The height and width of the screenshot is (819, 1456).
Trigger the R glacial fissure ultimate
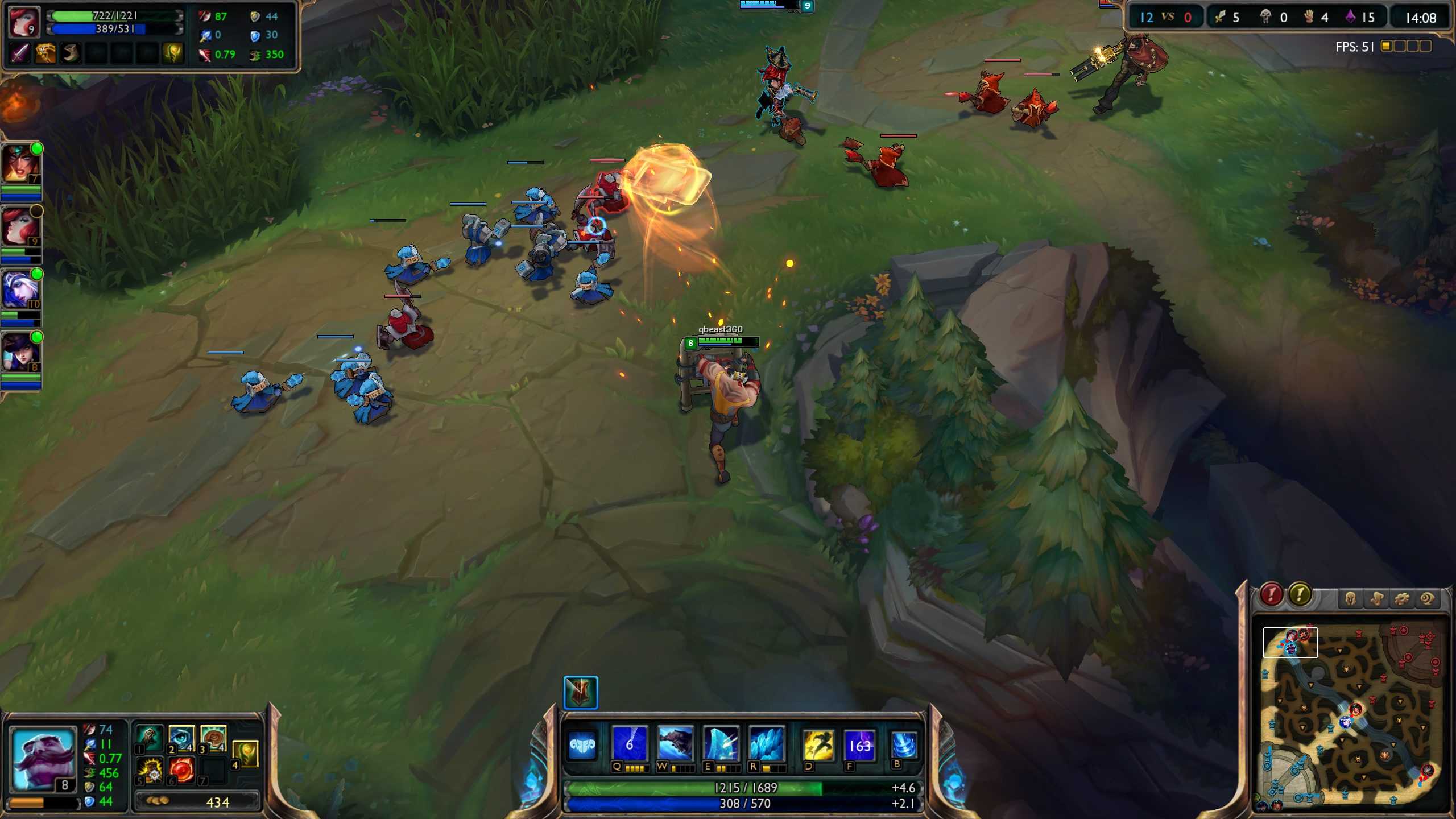point(767,744)
